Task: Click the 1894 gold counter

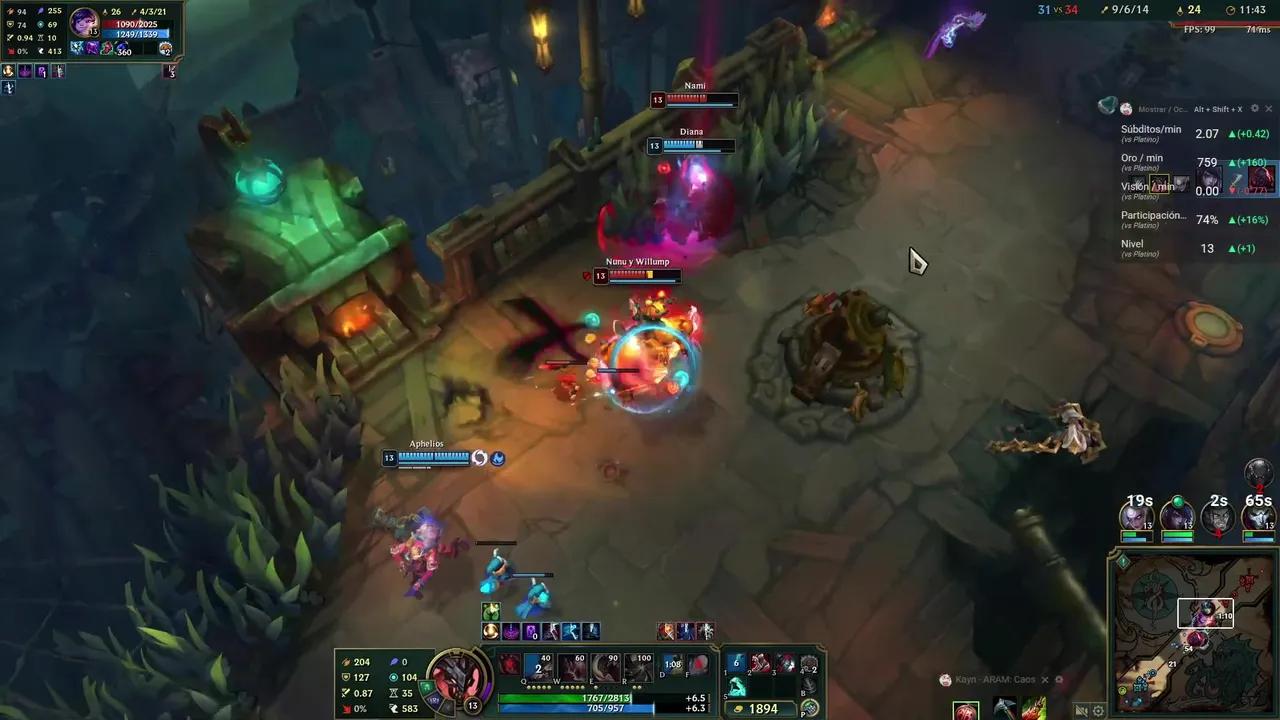Action: [x=761, y=707]
